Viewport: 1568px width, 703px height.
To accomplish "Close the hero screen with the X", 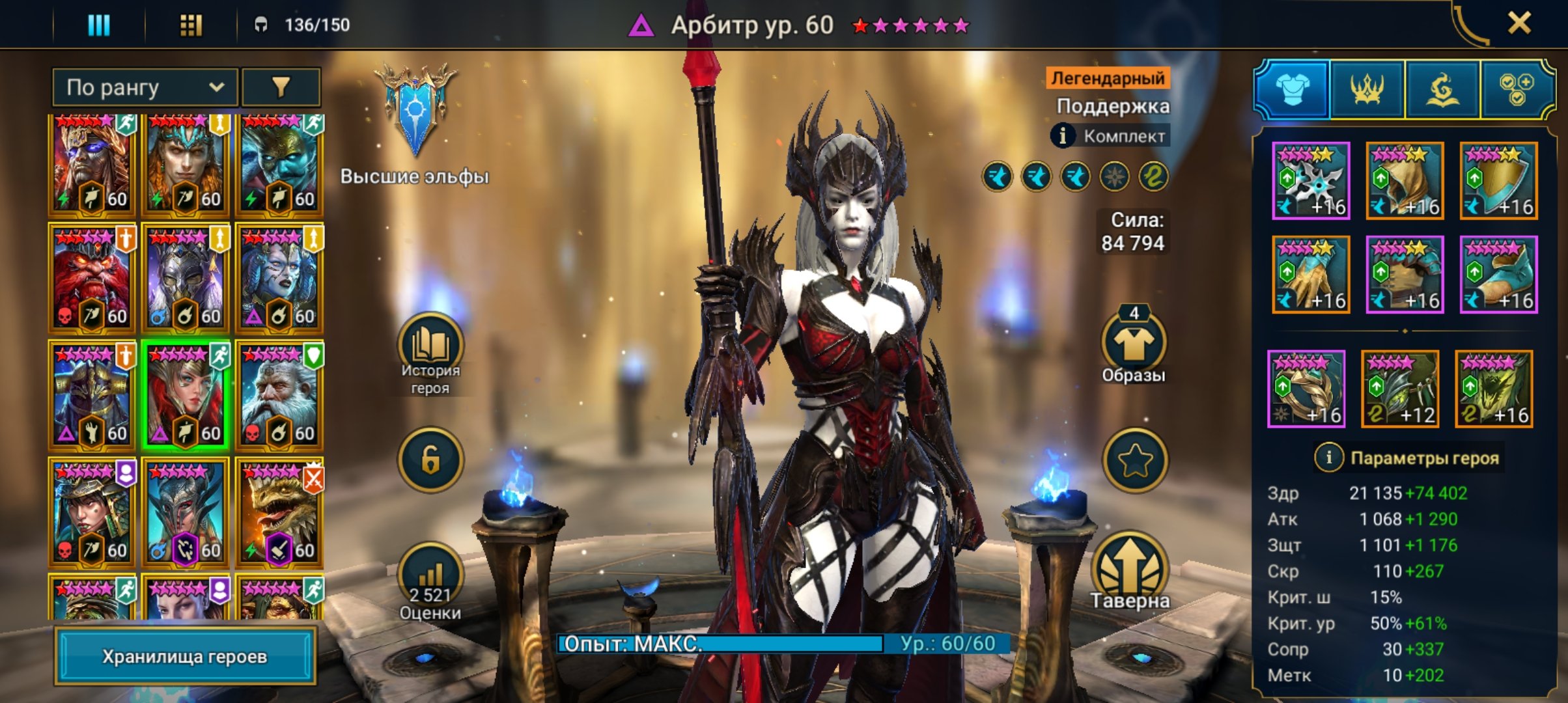I will pyautogui.click(x=1519, y=24).
